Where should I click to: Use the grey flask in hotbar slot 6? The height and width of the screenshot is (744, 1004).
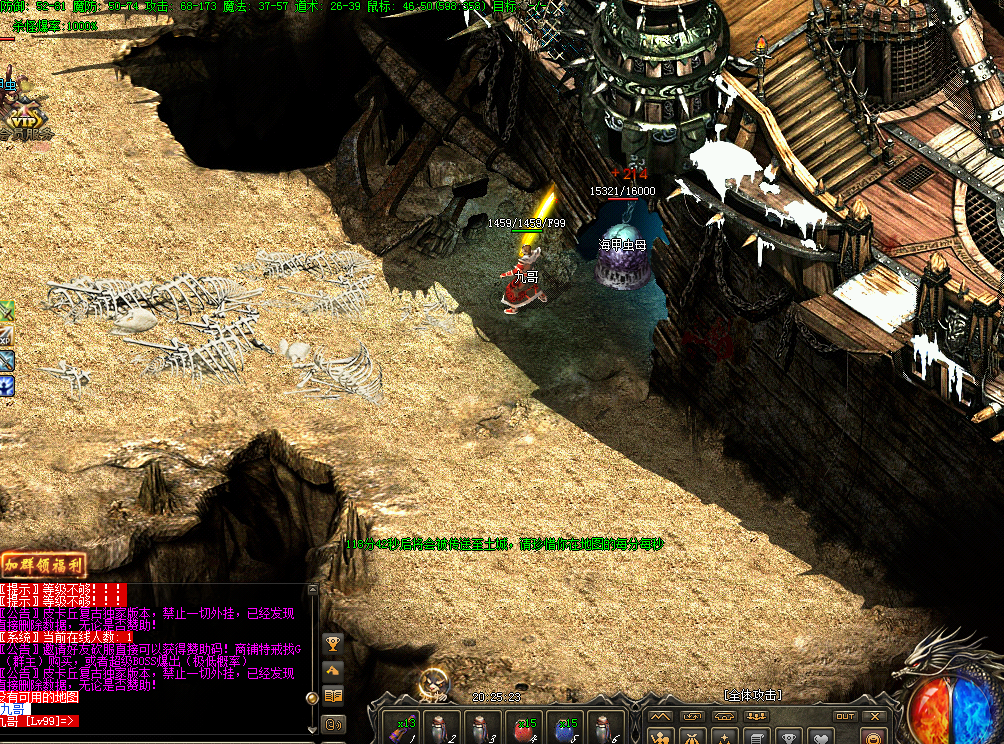point(605,728)
